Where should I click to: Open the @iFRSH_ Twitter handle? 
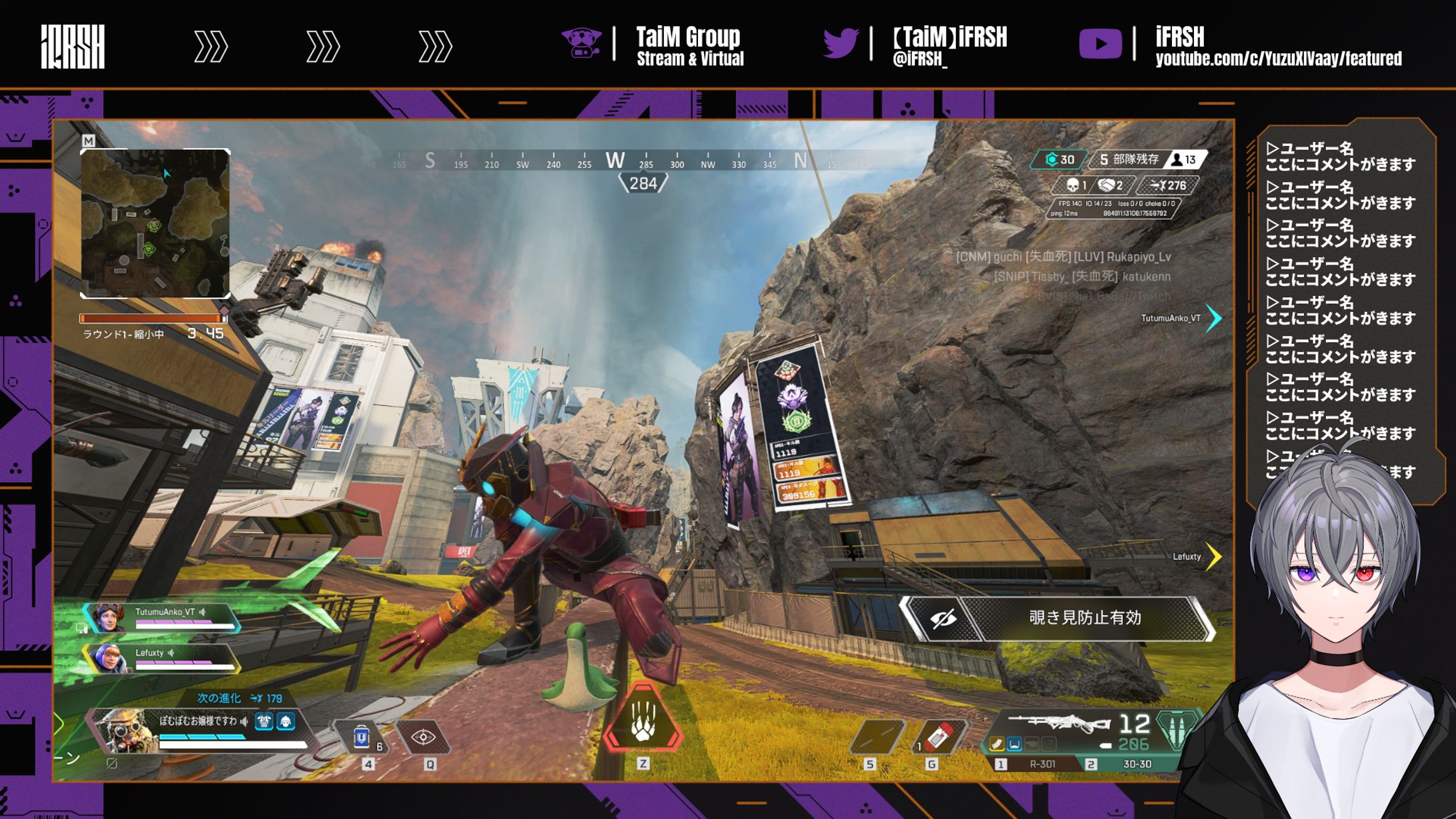tap(919, 59)
